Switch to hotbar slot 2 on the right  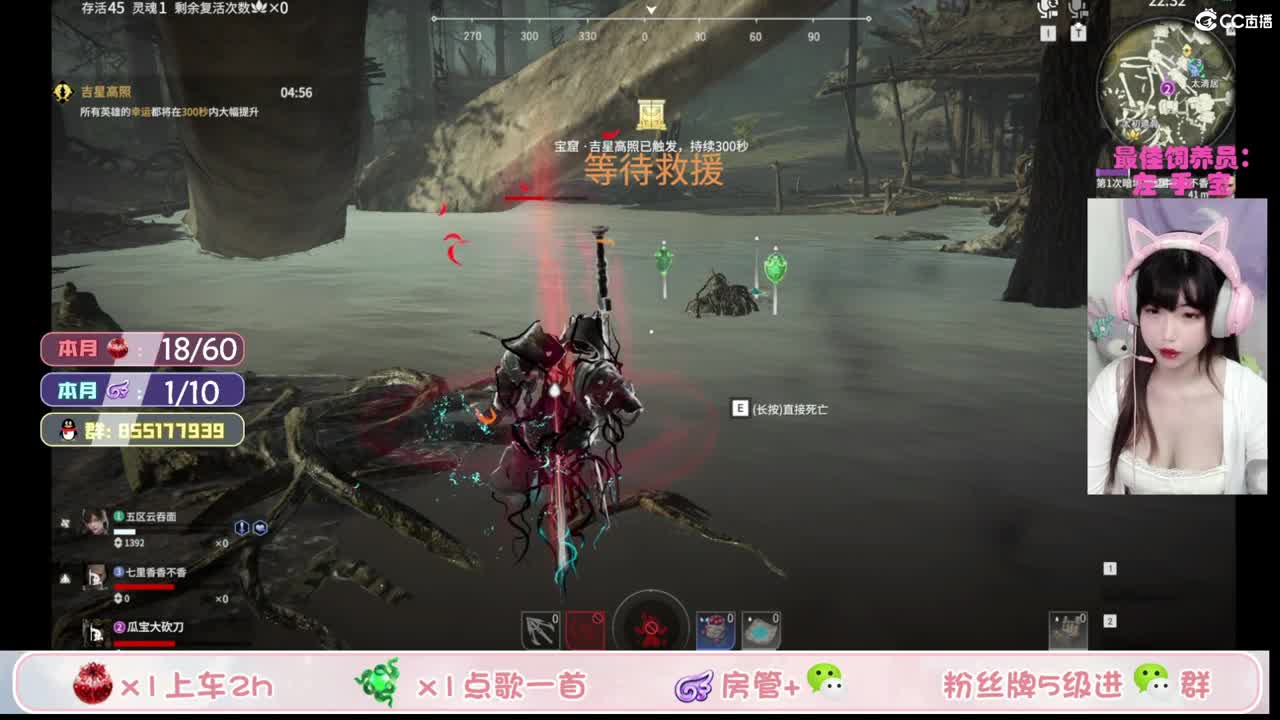(1109, 620)
